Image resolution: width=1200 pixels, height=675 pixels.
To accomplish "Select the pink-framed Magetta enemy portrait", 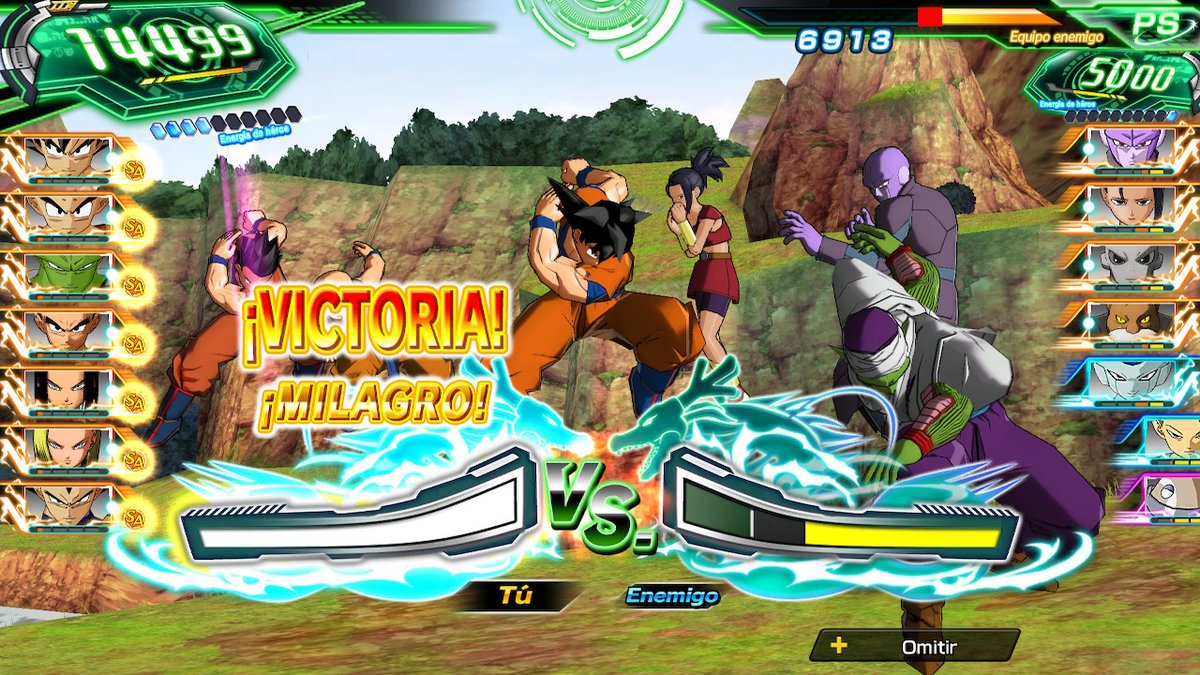I will pos(1172,495).
